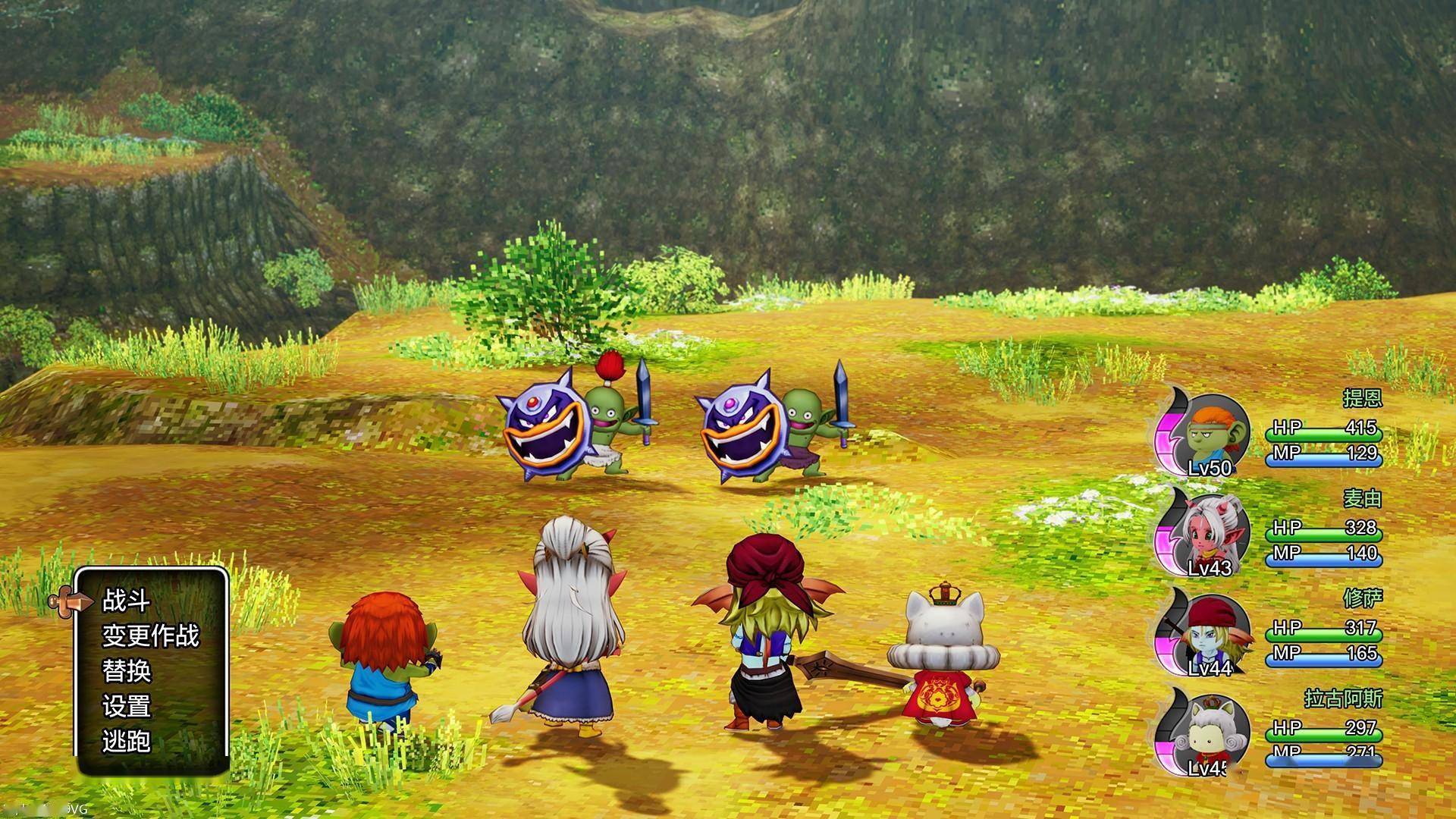Open the 替换 party swap option
This screenshot has width=1456, height=819.
[127, 670]
